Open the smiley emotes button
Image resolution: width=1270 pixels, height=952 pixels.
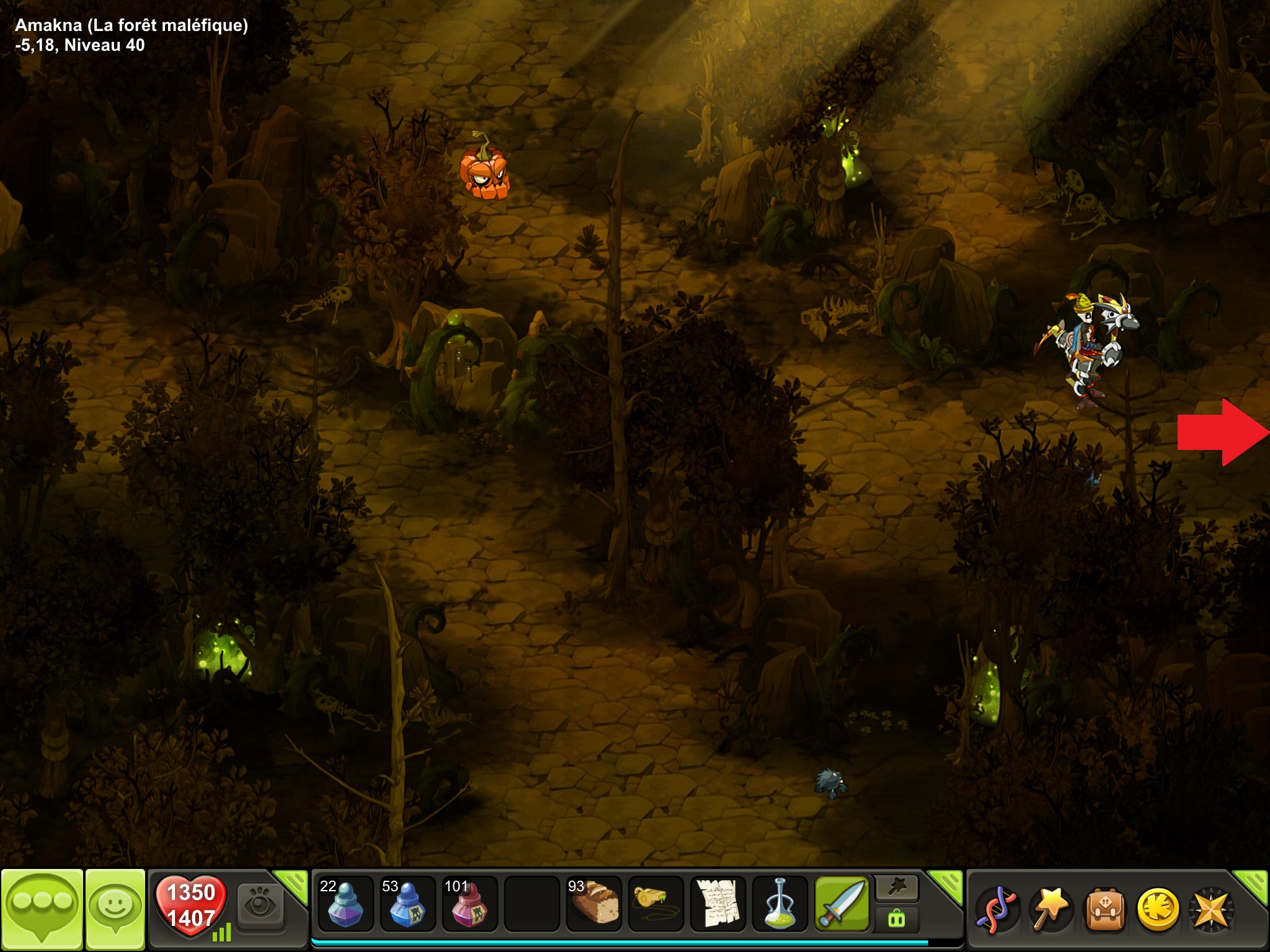pyautogui.click(x=115, y=908)
